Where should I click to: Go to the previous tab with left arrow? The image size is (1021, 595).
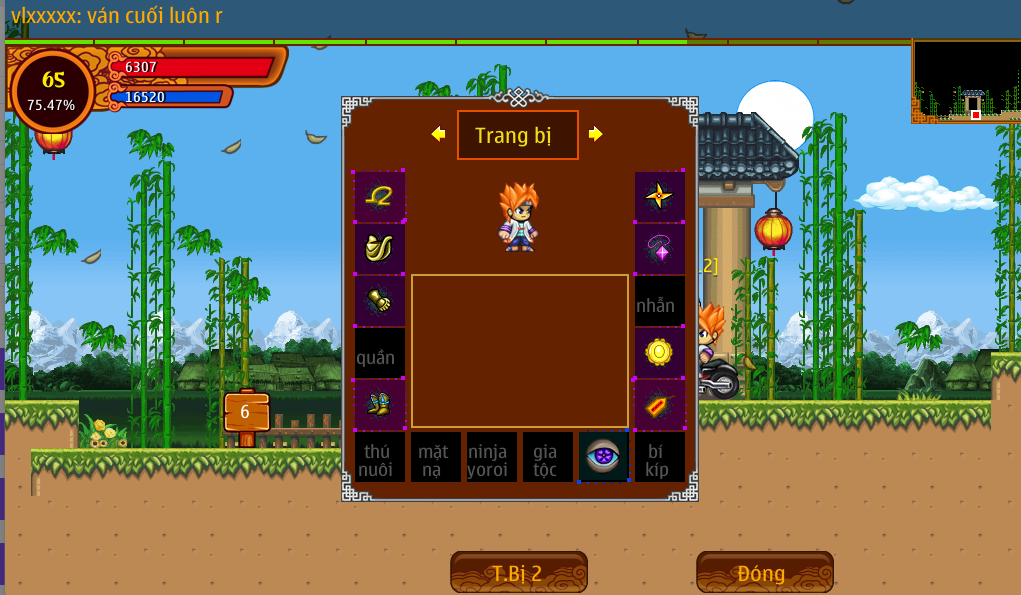[438, 134]
